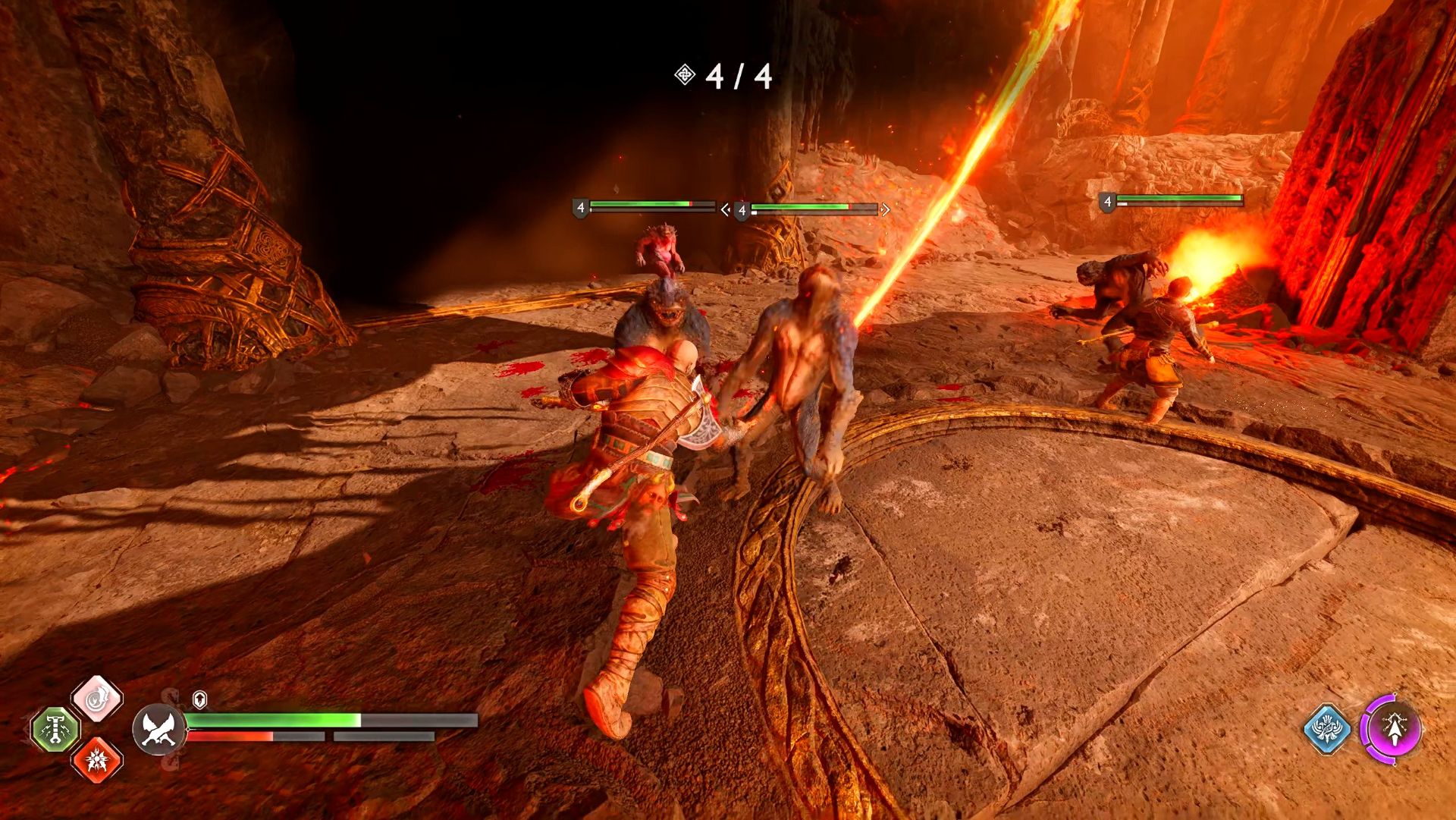Trigger the red starburst runic attack
This screenshot has width=1456, height=820.
pyautogui.click(x=97, y=759)
